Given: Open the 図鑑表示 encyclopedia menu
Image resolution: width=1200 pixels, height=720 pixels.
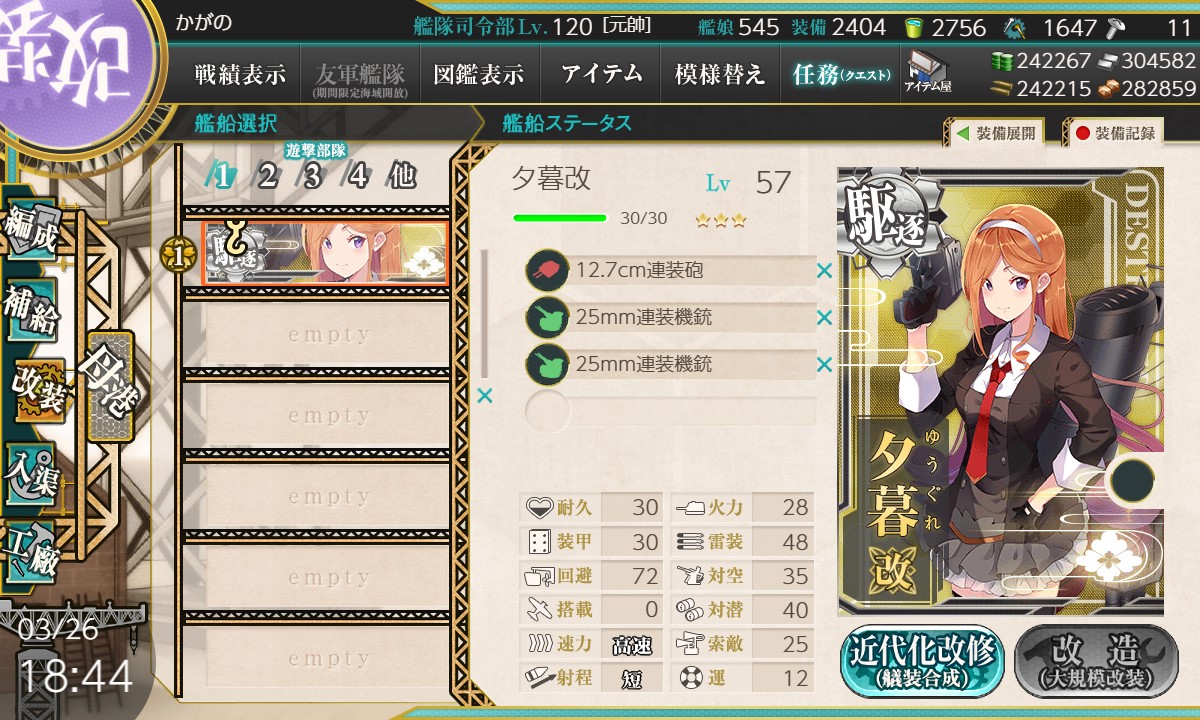Looking at the screenshot, I should (x=478, y=74).
